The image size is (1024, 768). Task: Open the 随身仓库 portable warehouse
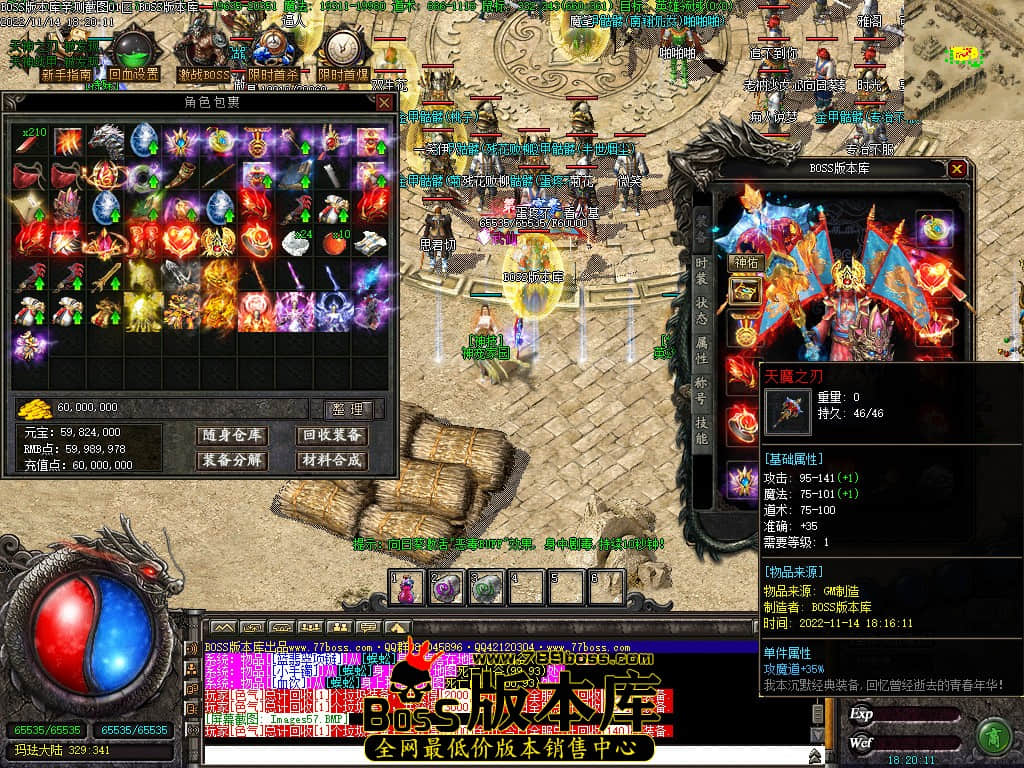231,435
